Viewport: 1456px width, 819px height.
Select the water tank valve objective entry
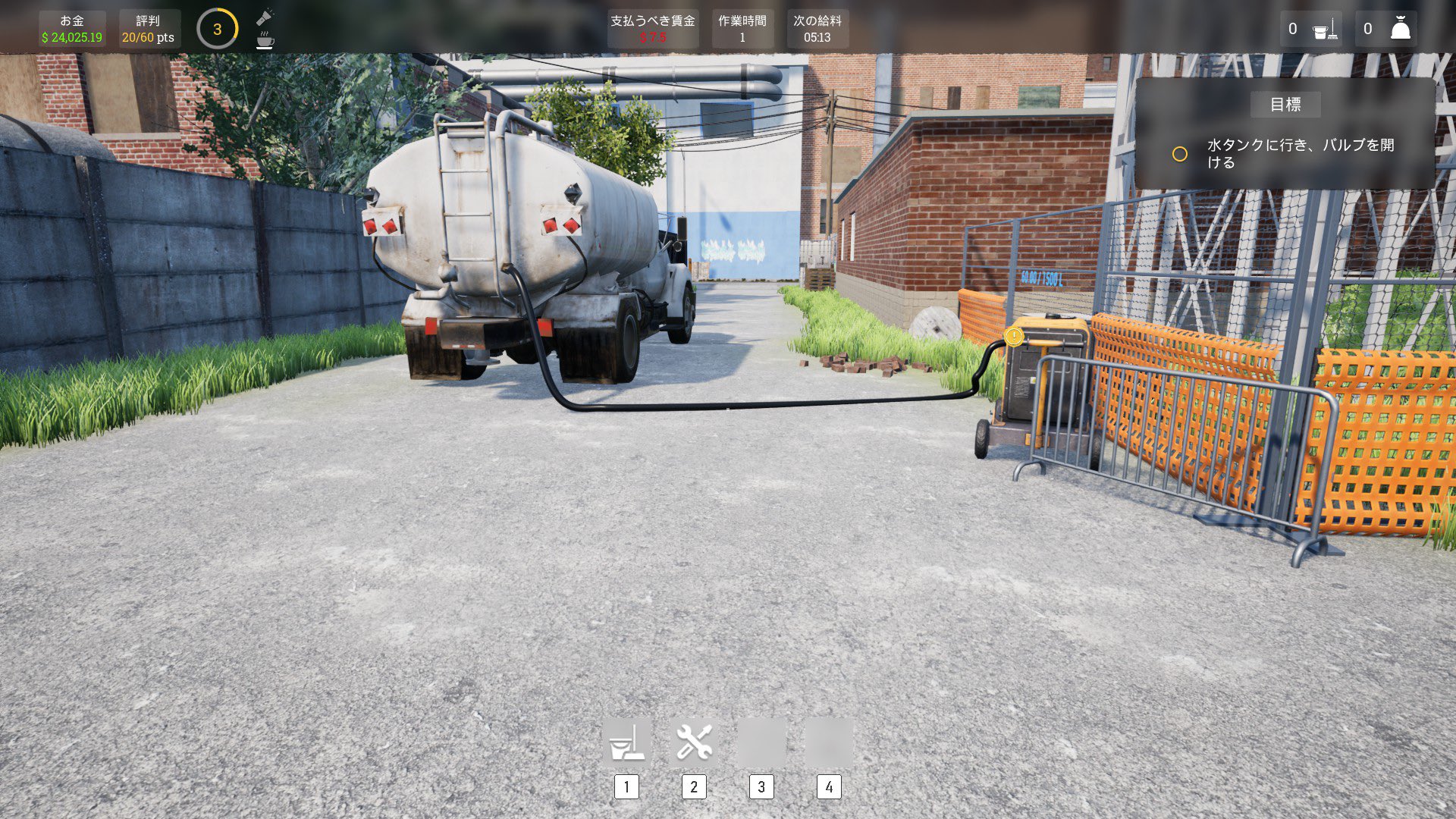(x=1300, y=153)
